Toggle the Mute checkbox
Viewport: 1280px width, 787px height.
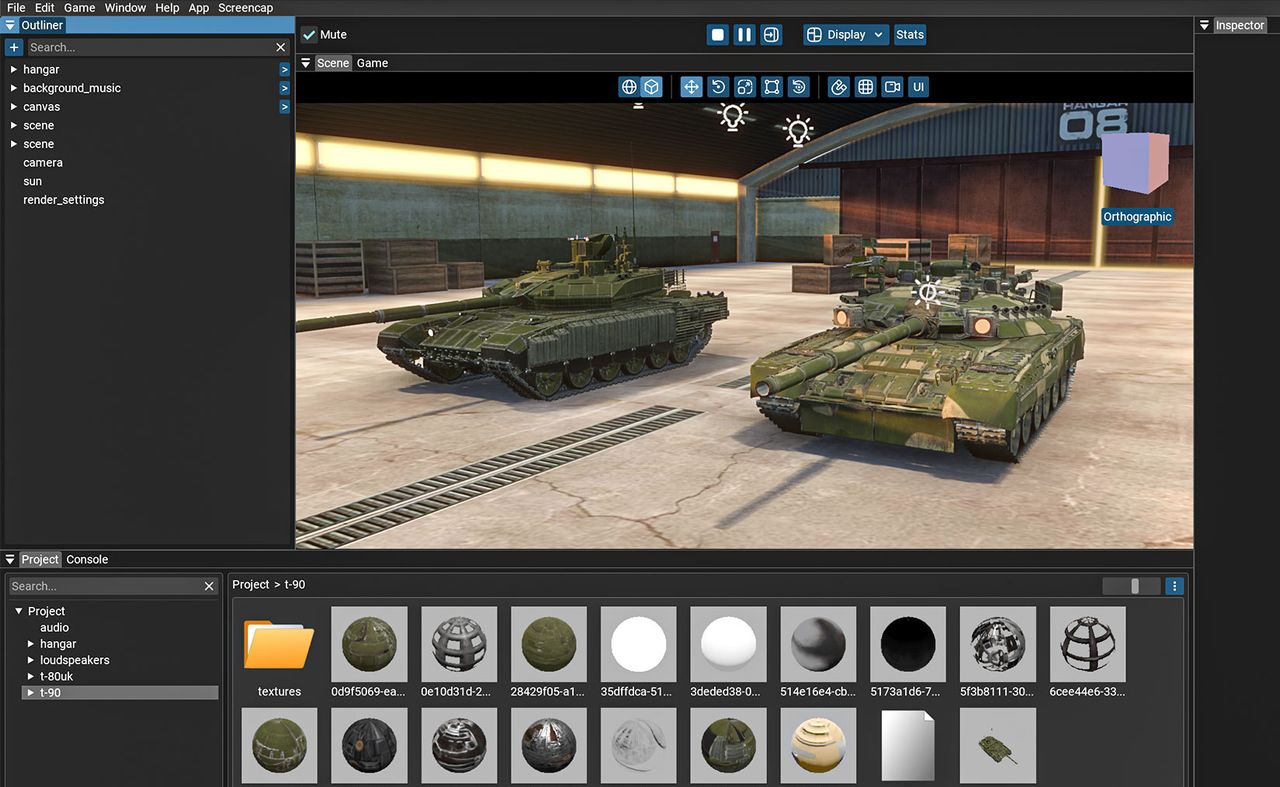[x=310, y=35]
